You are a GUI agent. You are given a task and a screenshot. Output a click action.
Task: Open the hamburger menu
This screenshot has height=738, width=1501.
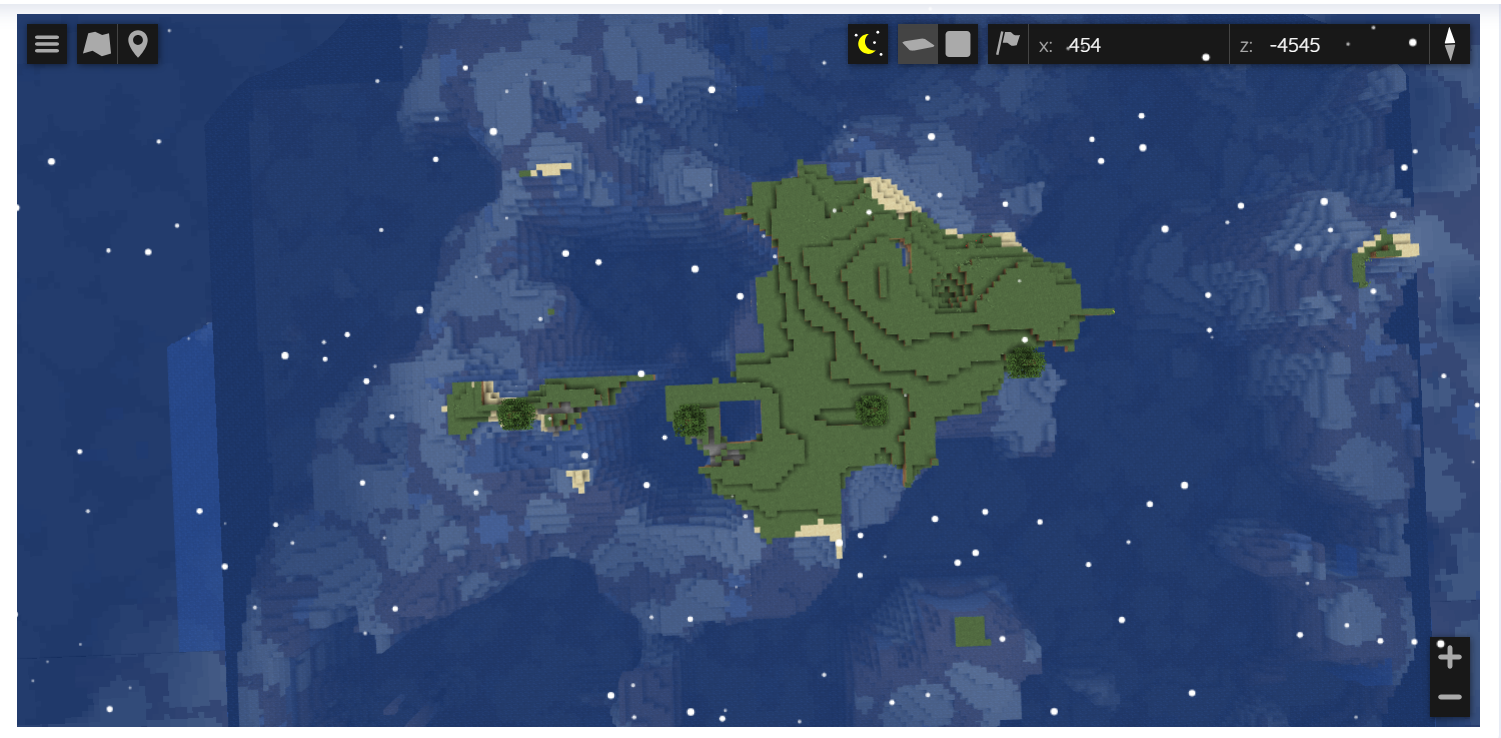coord(46,44)
